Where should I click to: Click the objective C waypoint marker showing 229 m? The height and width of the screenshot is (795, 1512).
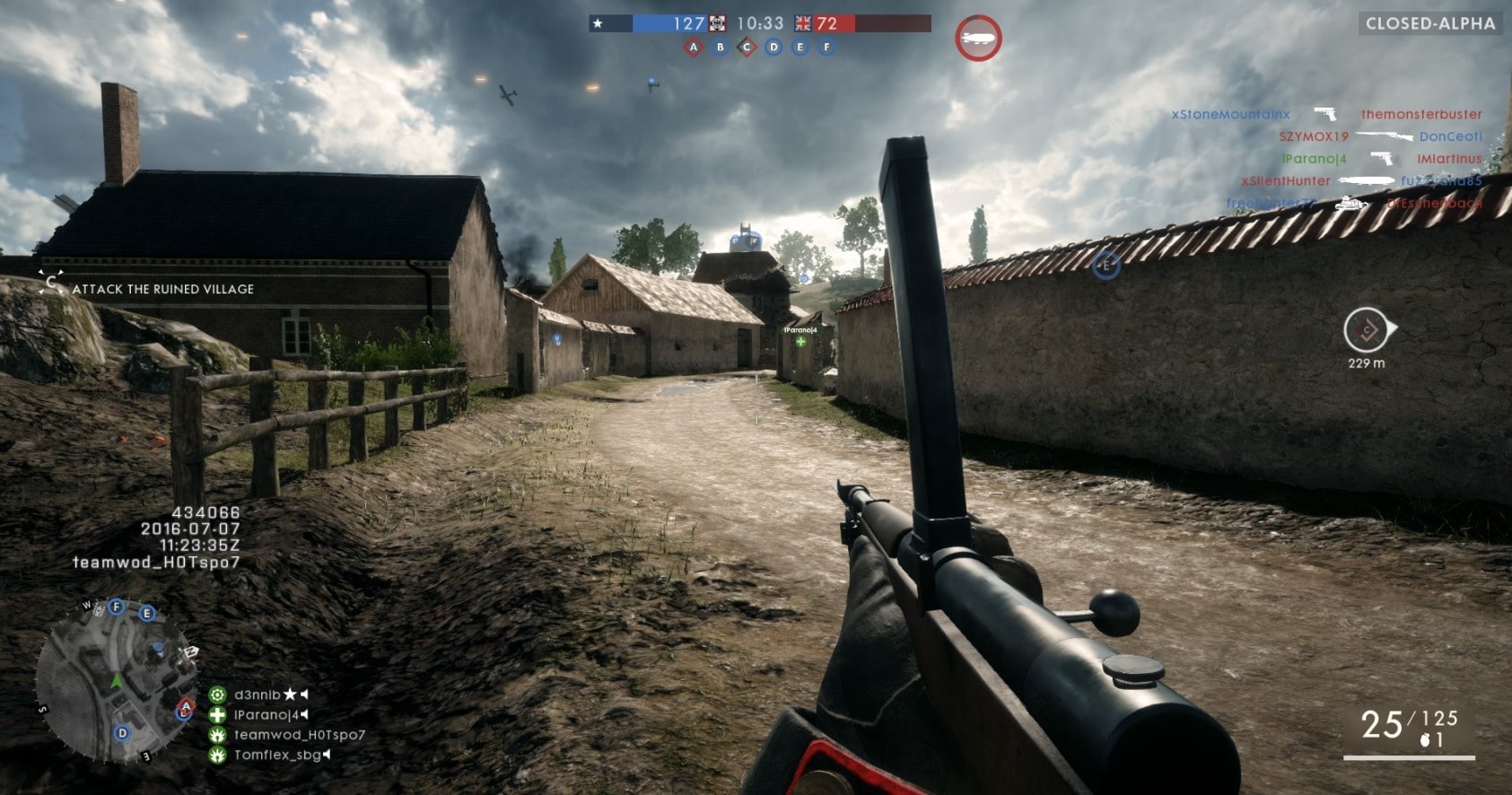(x=1366, y=331)
